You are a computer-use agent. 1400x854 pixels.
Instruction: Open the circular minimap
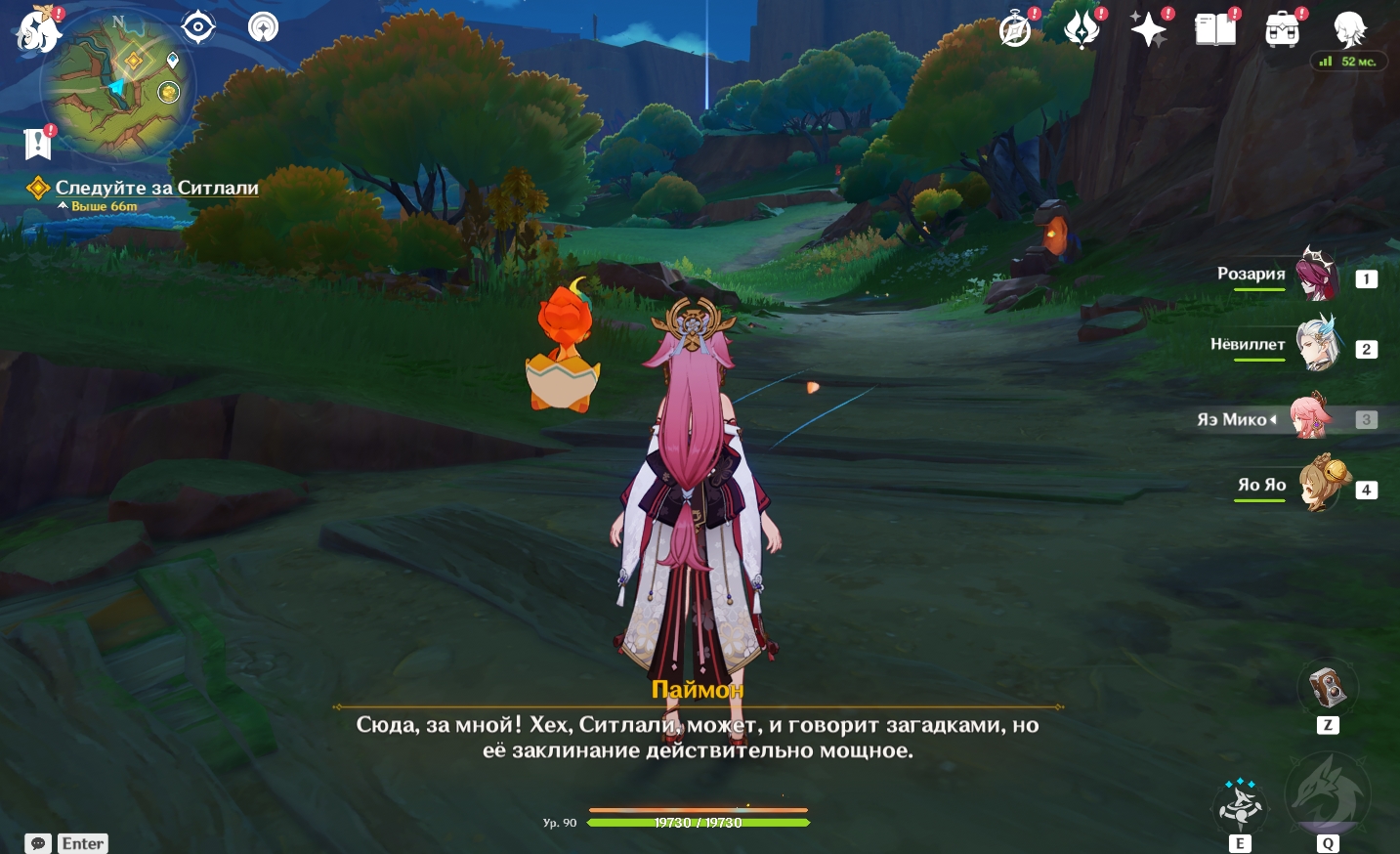(117, 86)
